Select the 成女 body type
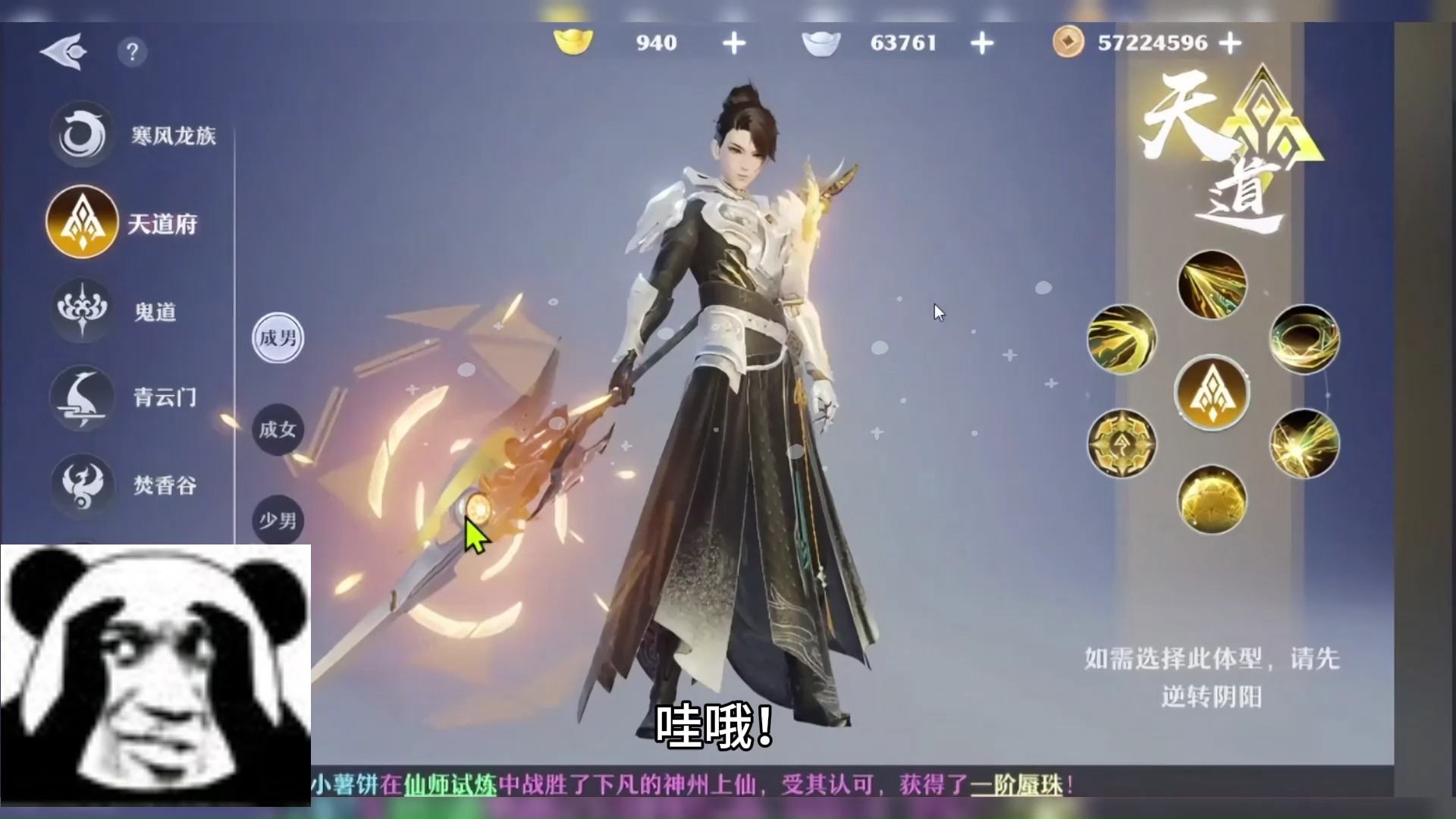Image resolution: width=1456 pixels, height=819 pixels. [277, 428]
